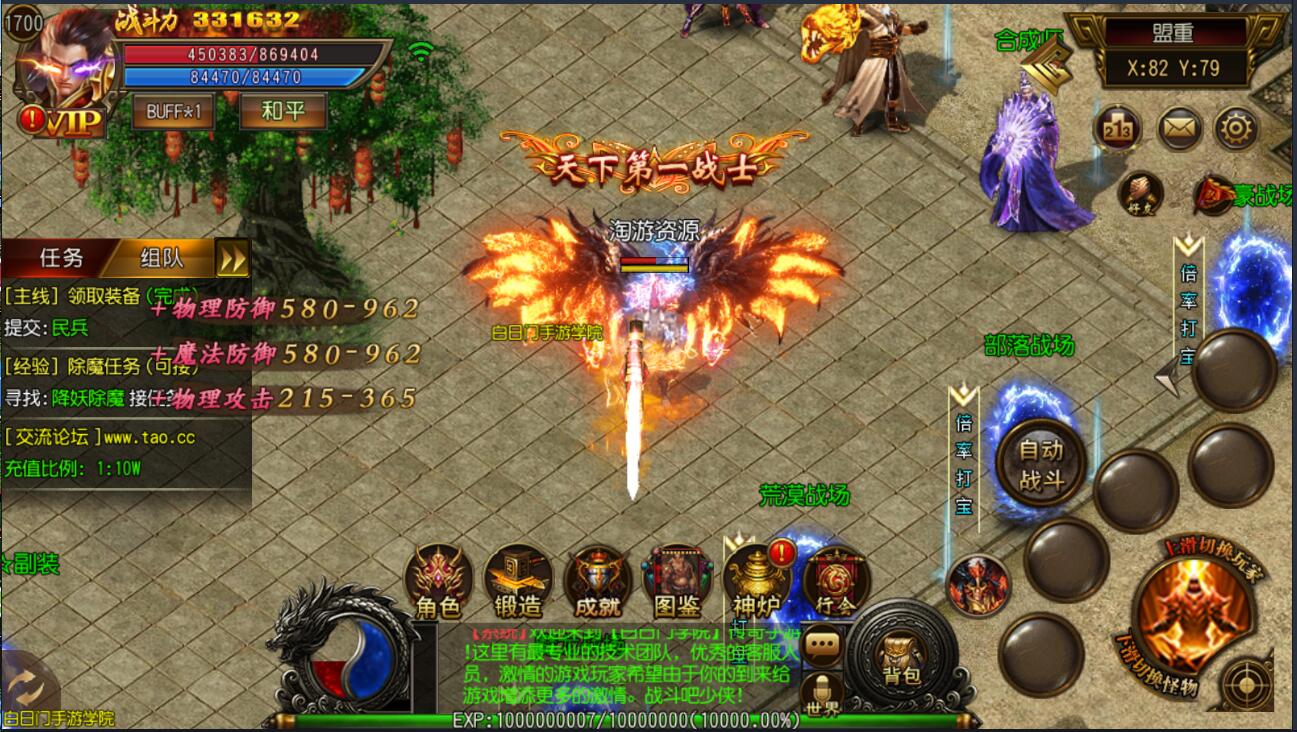Check the mail envelope icon
This screenshot has height=732, width=1297.
[x=1179, y=129]
